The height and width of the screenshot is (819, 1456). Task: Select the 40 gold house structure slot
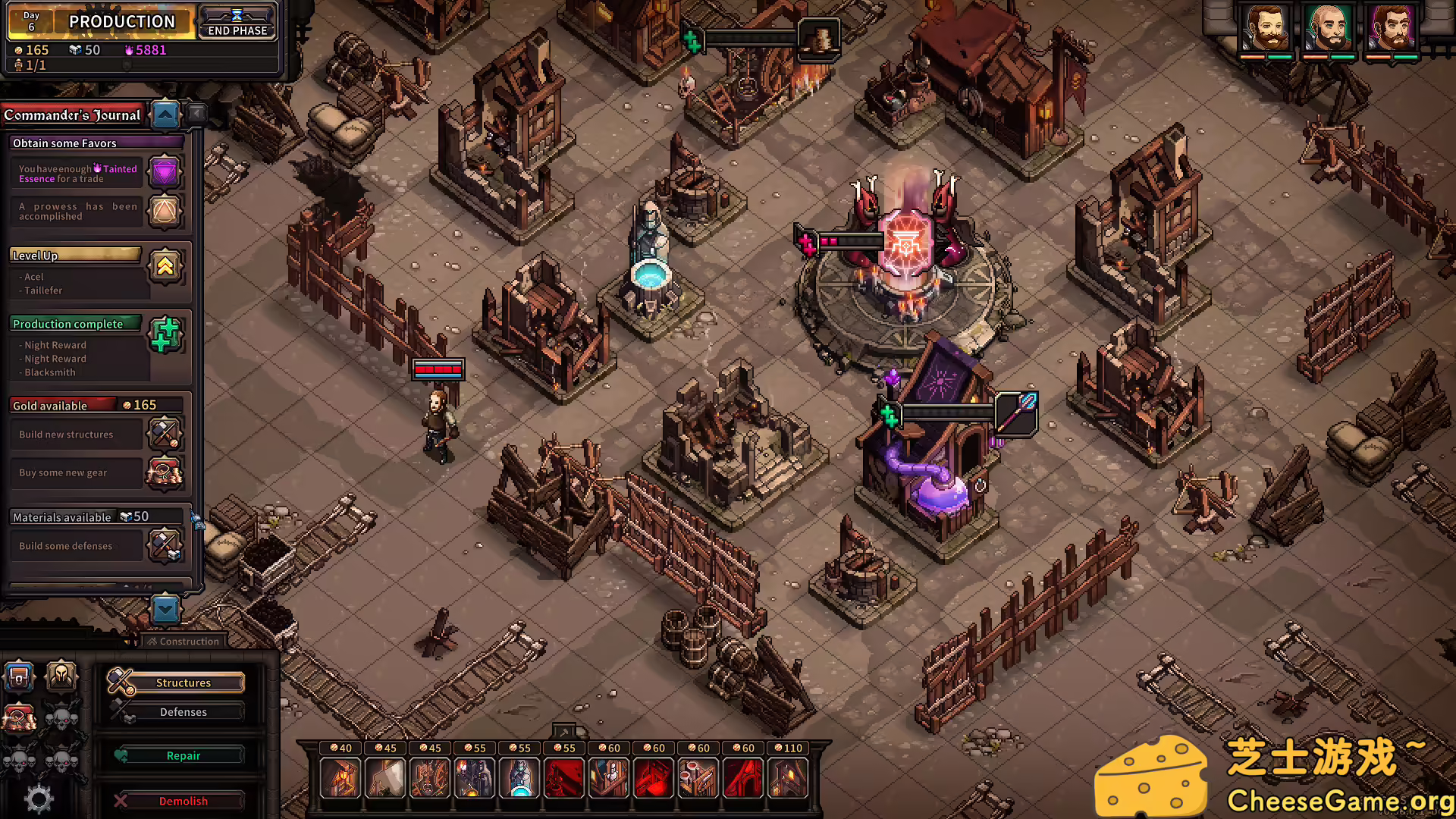click(340, 778)
